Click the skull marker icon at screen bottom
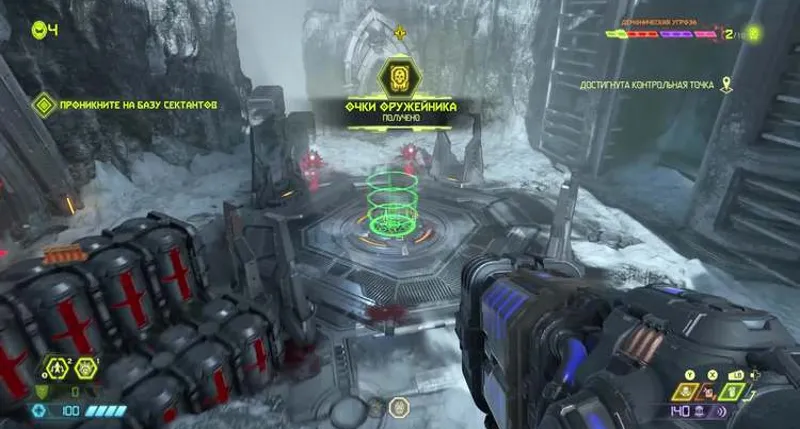Screen dimensions: 800x429 pos(398,407)
